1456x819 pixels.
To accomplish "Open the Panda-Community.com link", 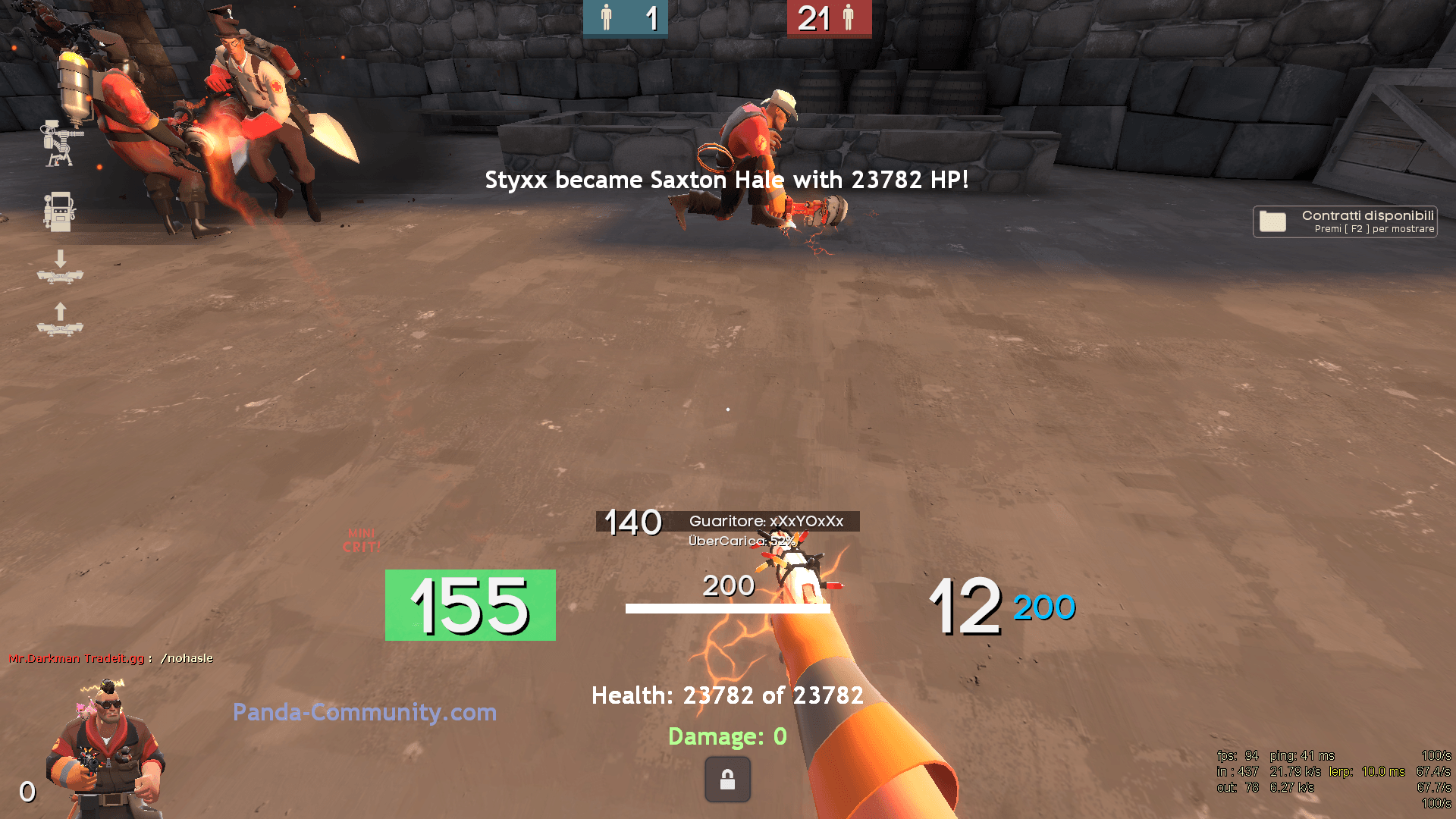I will click(x=365, y=713).
